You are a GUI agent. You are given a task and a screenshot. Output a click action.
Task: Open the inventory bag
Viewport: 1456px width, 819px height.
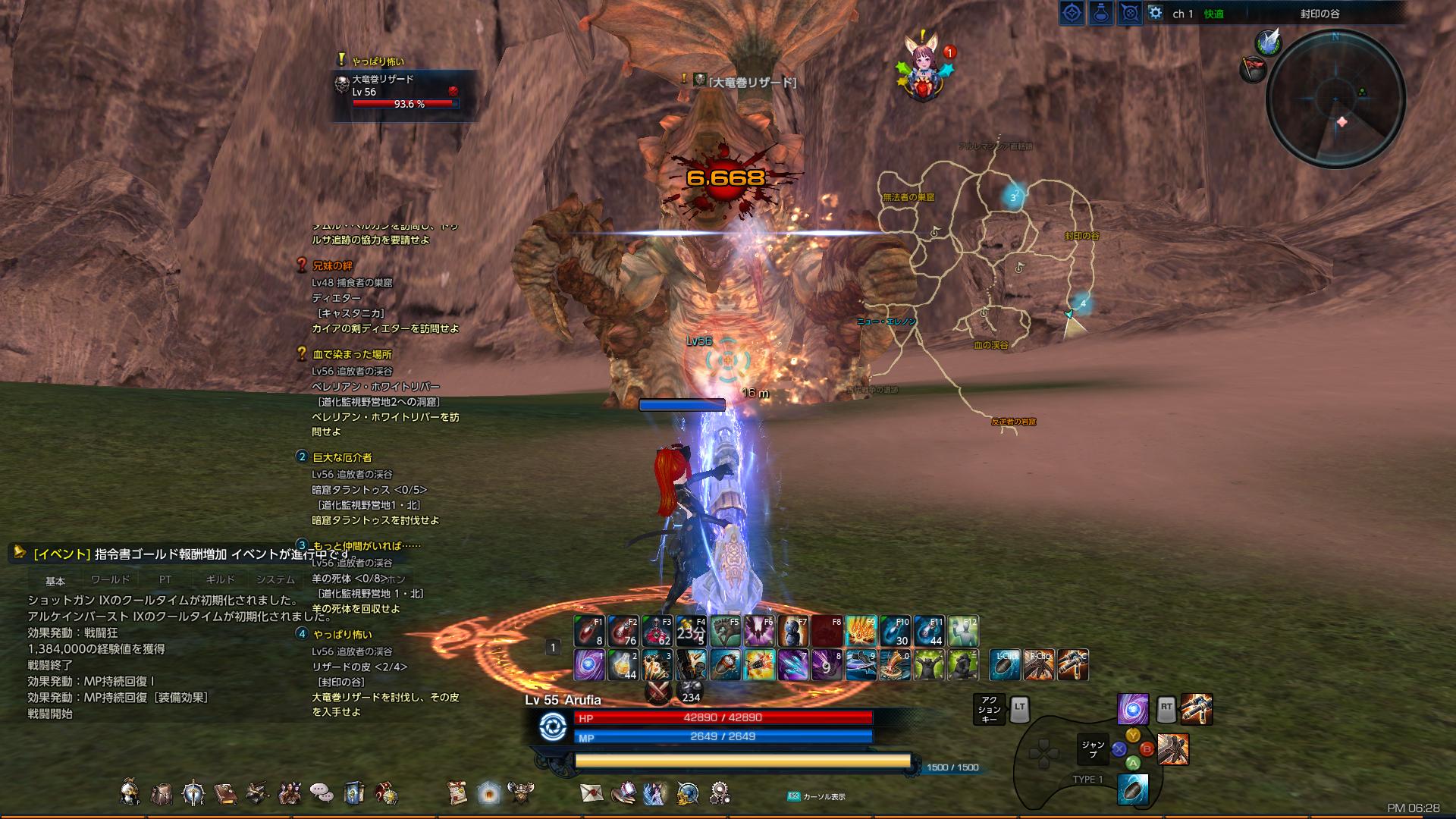pyautogui.click(x=162, y=791)
